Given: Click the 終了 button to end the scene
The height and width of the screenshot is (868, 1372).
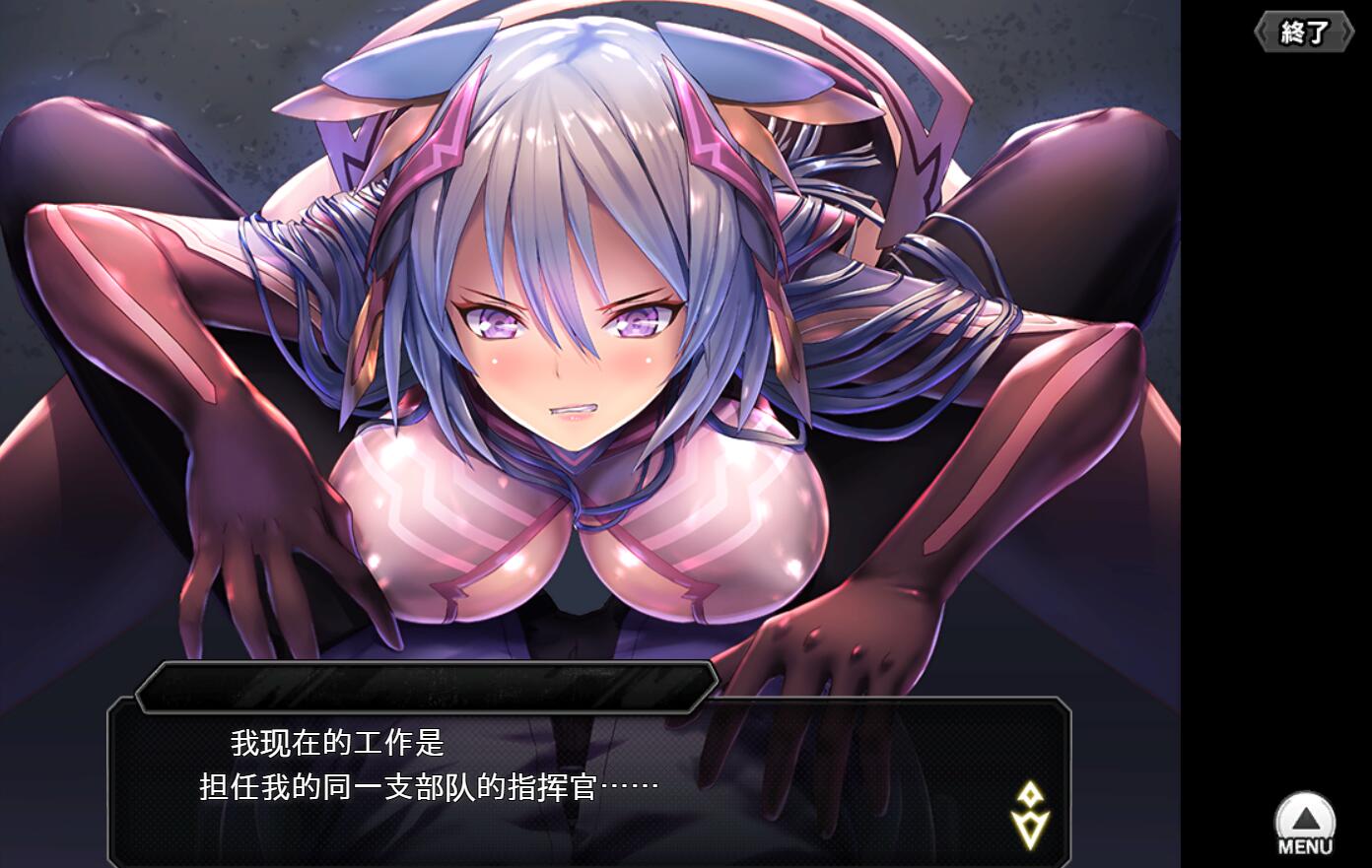Looking at the screenshot, I should (1303, 30).
